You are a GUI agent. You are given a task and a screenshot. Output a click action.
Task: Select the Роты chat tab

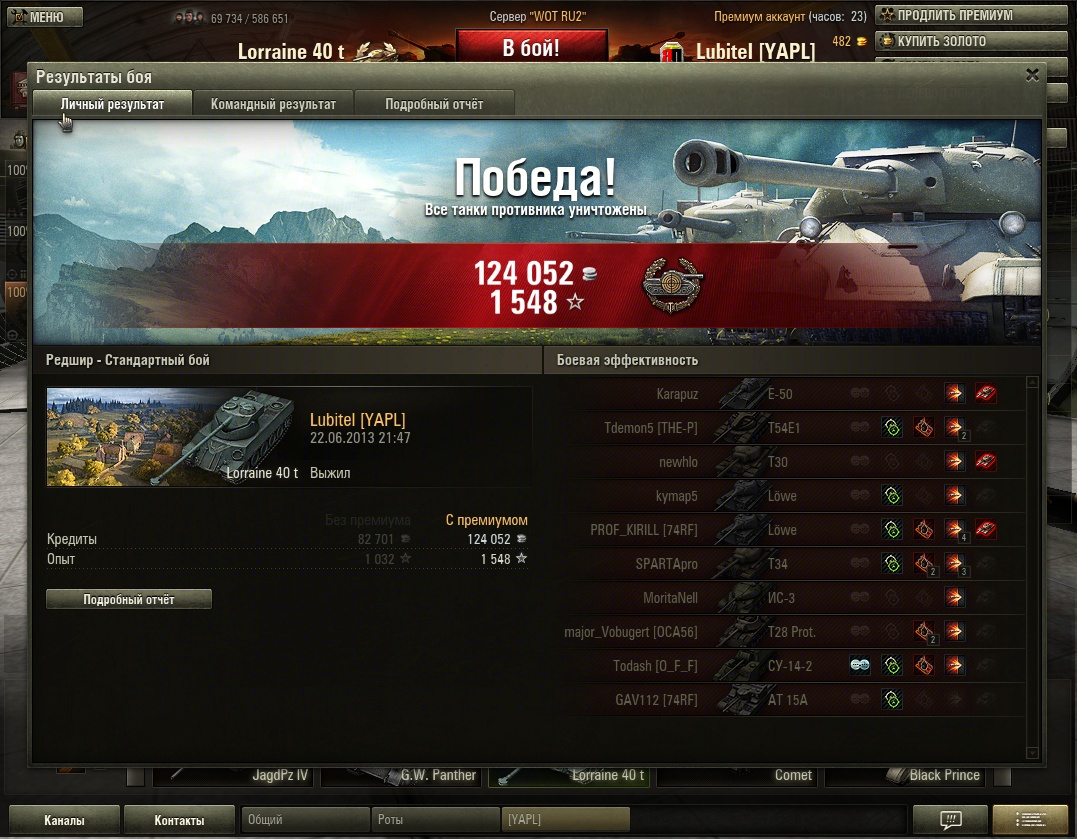pos(435,820)
